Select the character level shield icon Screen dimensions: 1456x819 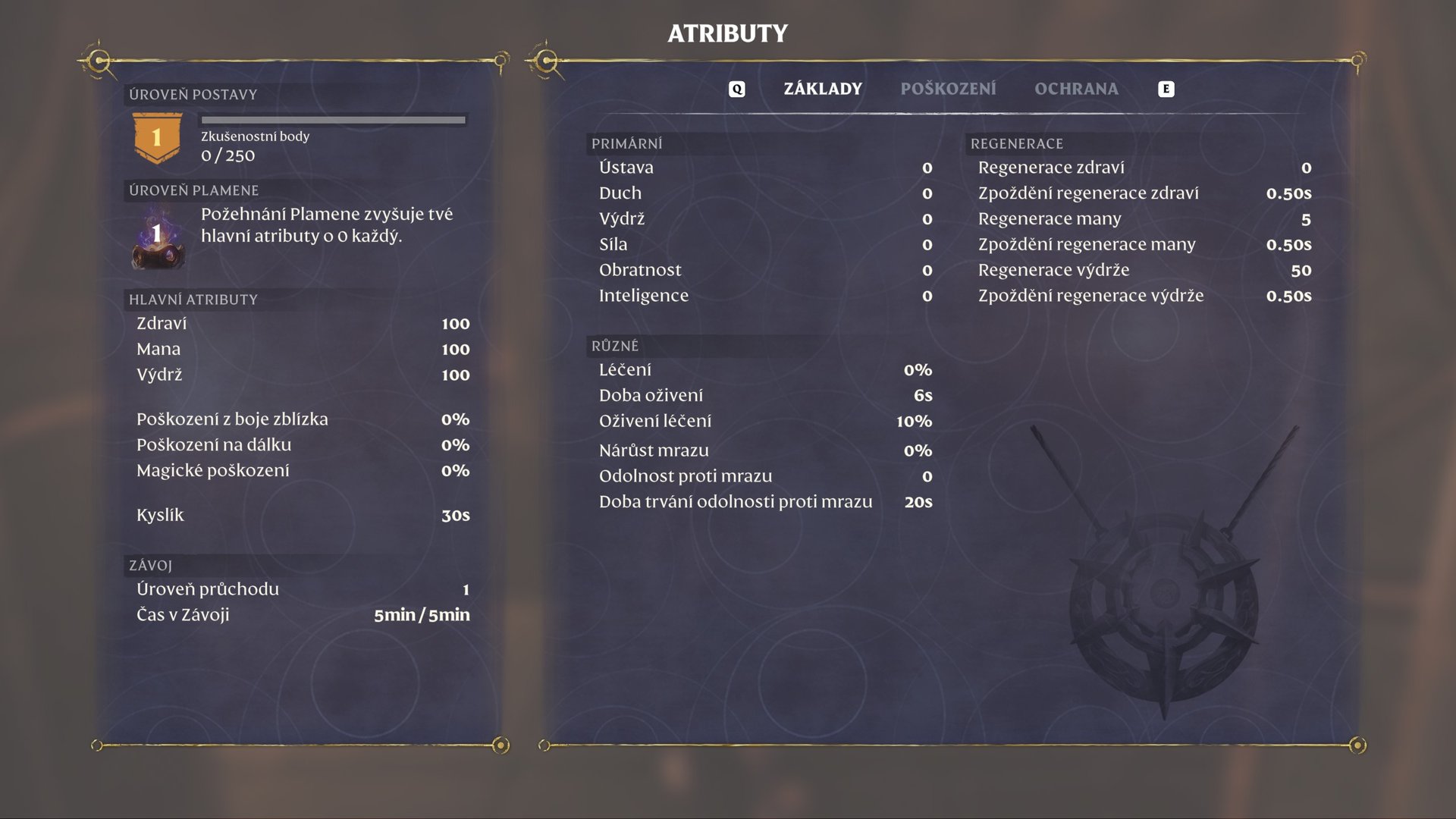coord(157,136)
